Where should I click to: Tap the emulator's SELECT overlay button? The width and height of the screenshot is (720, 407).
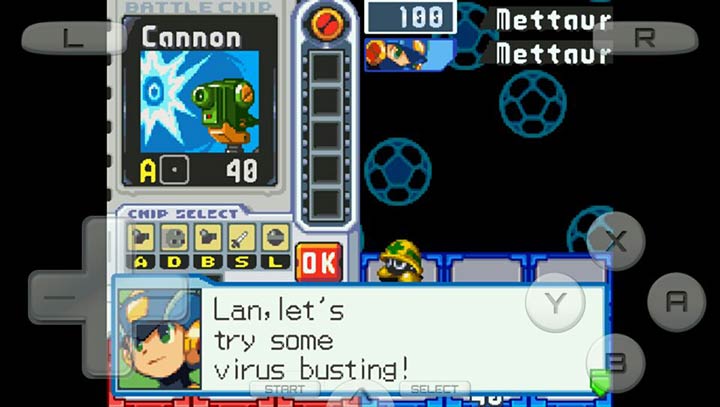[435, 389]
